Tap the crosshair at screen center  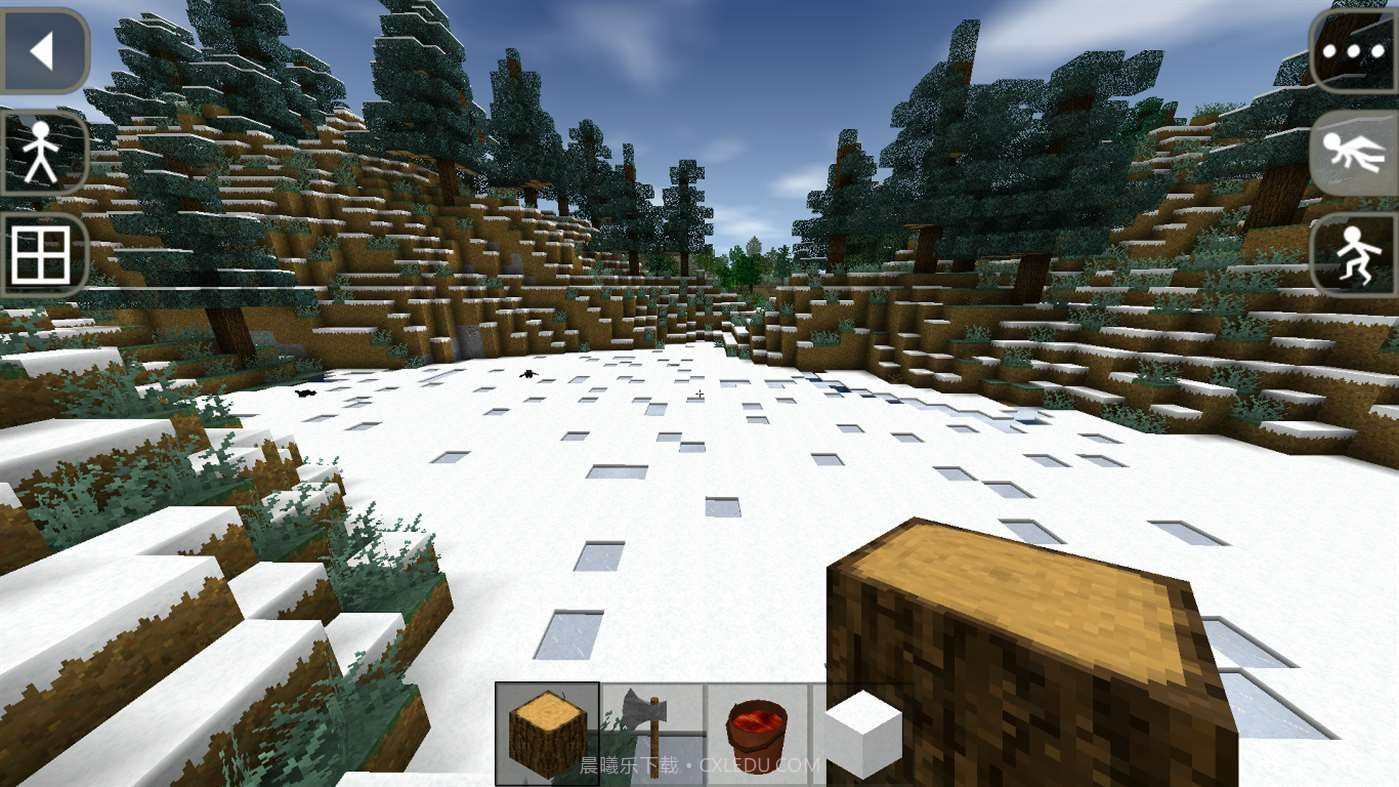[699, 395]
